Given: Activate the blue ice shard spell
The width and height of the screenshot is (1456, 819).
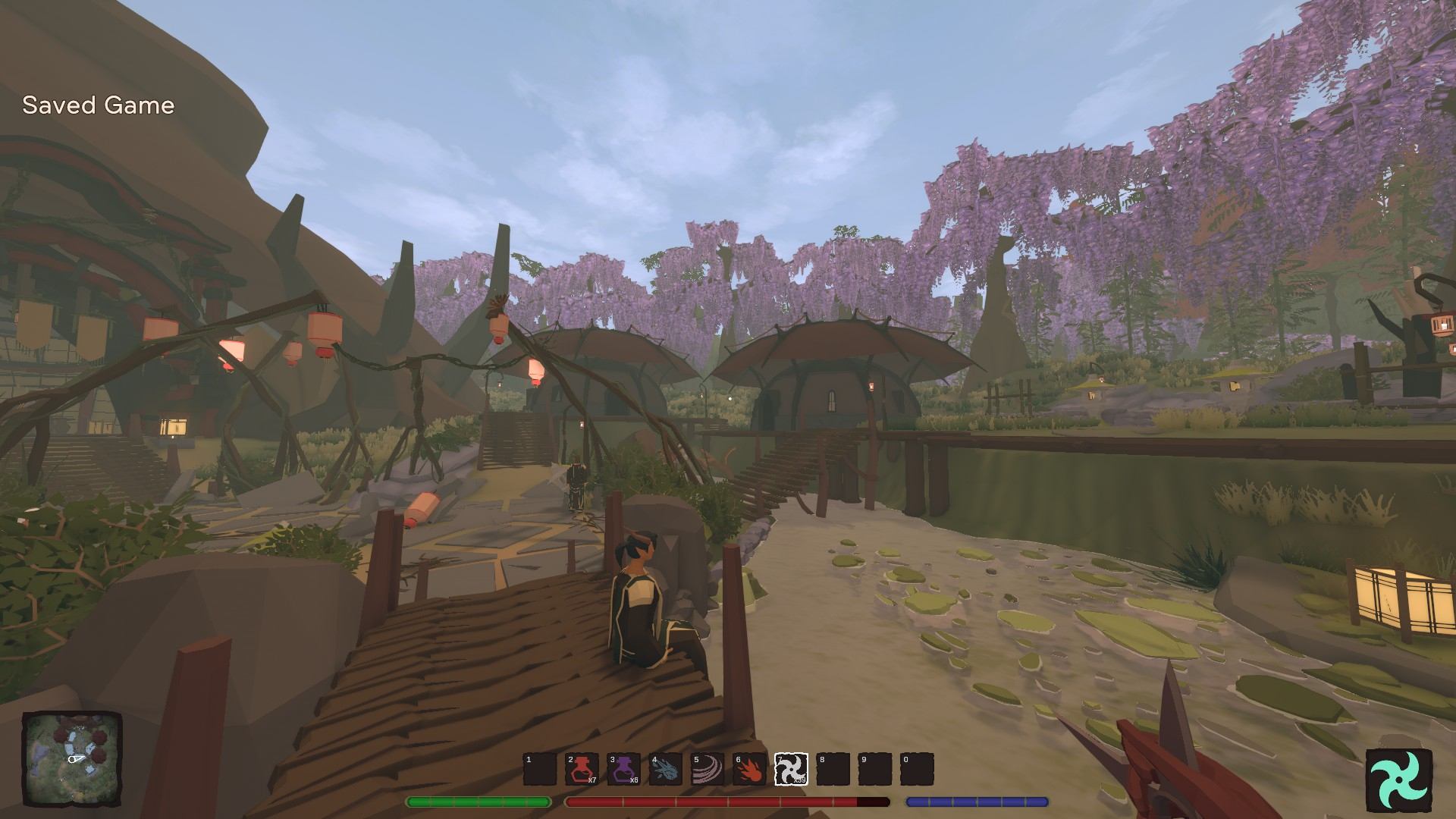Looking at the screenshot, I should pos(665,769).
